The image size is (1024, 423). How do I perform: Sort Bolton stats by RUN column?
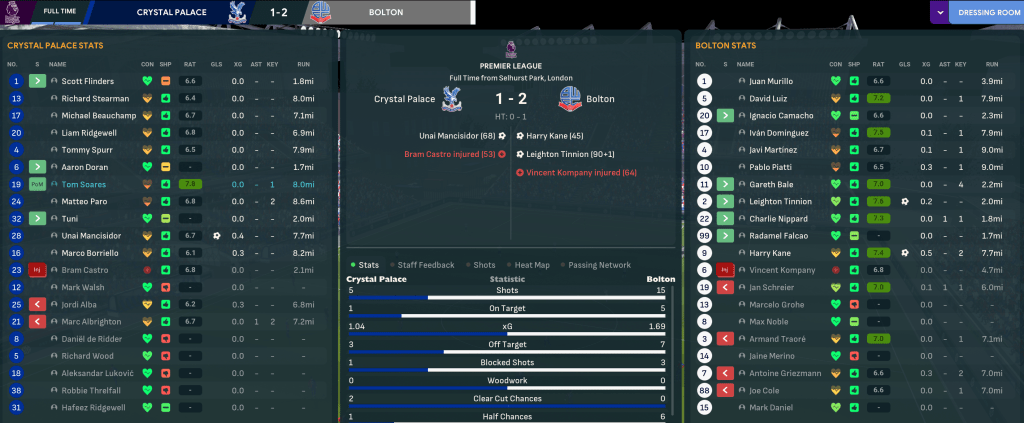tap(991, 64)
